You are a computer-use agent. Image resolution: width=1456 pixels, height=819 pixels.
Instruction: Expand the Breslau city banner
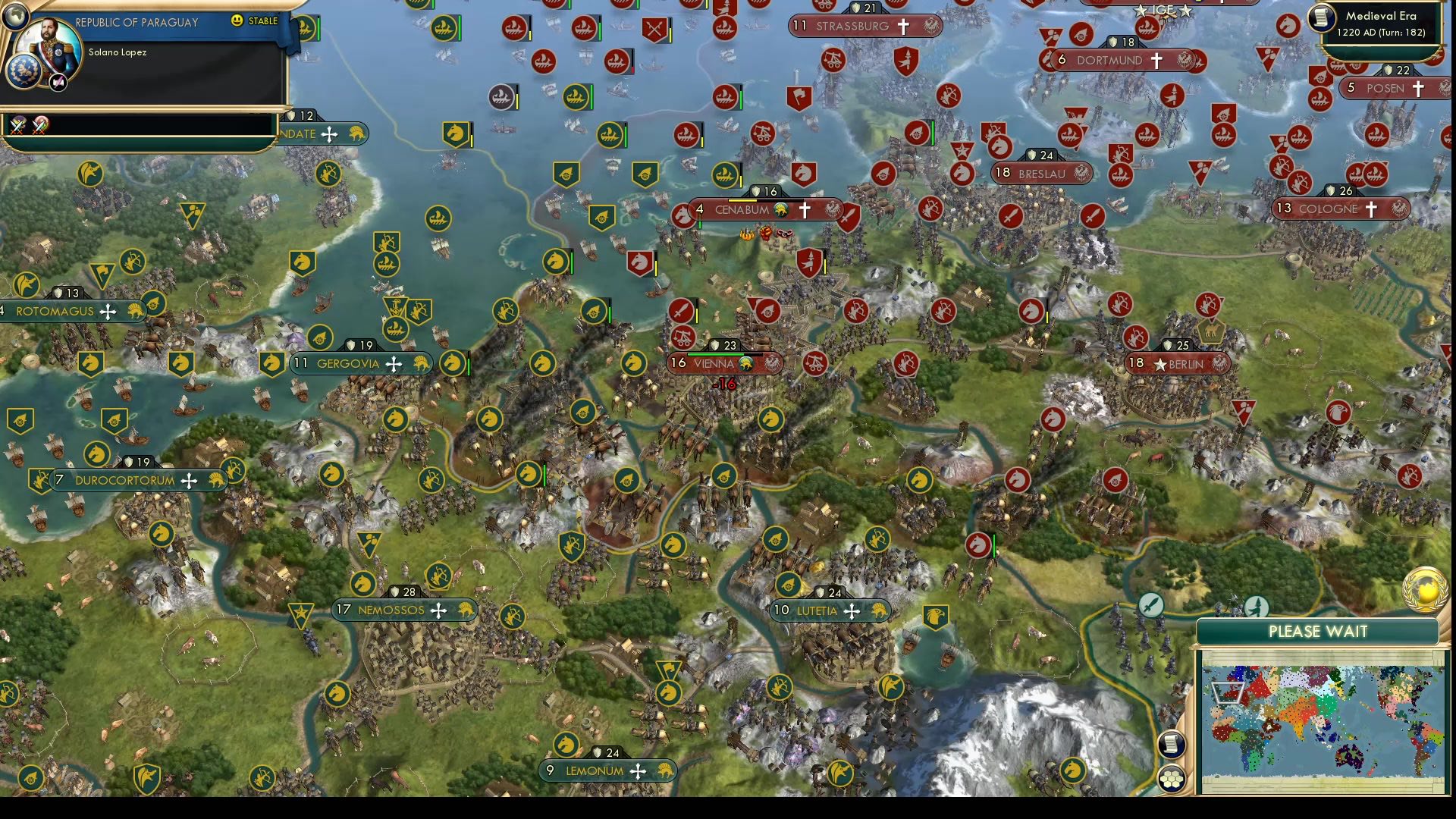coord(1041,174)
